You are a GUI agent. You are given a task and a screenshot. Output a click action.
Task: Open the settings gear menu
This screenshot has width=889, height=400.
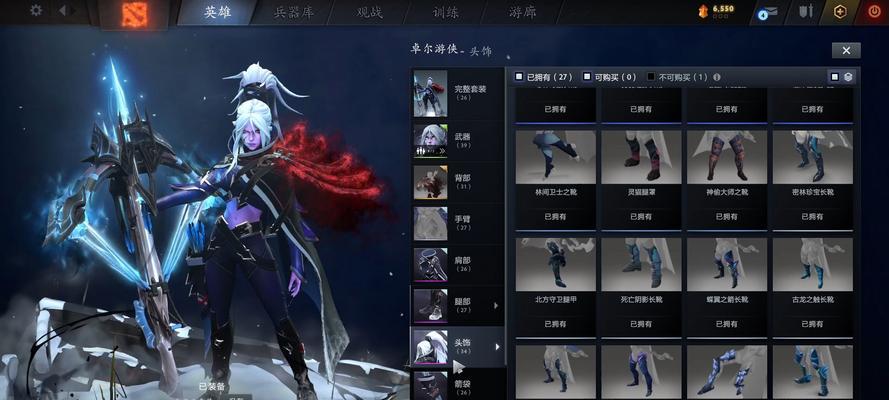click(36, 11)
